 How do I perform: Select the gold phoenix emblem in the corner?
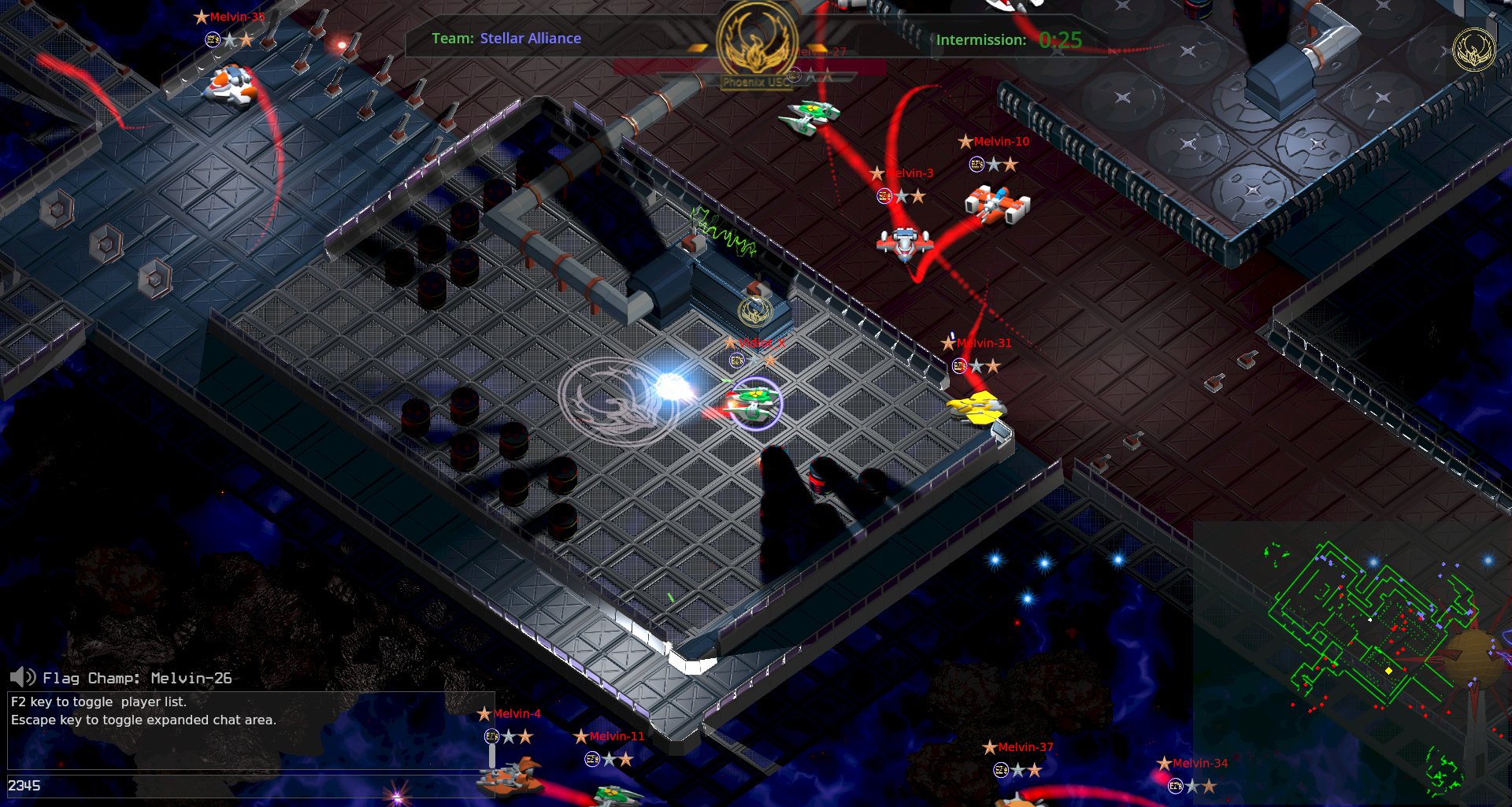click(x=1473, y=50)
